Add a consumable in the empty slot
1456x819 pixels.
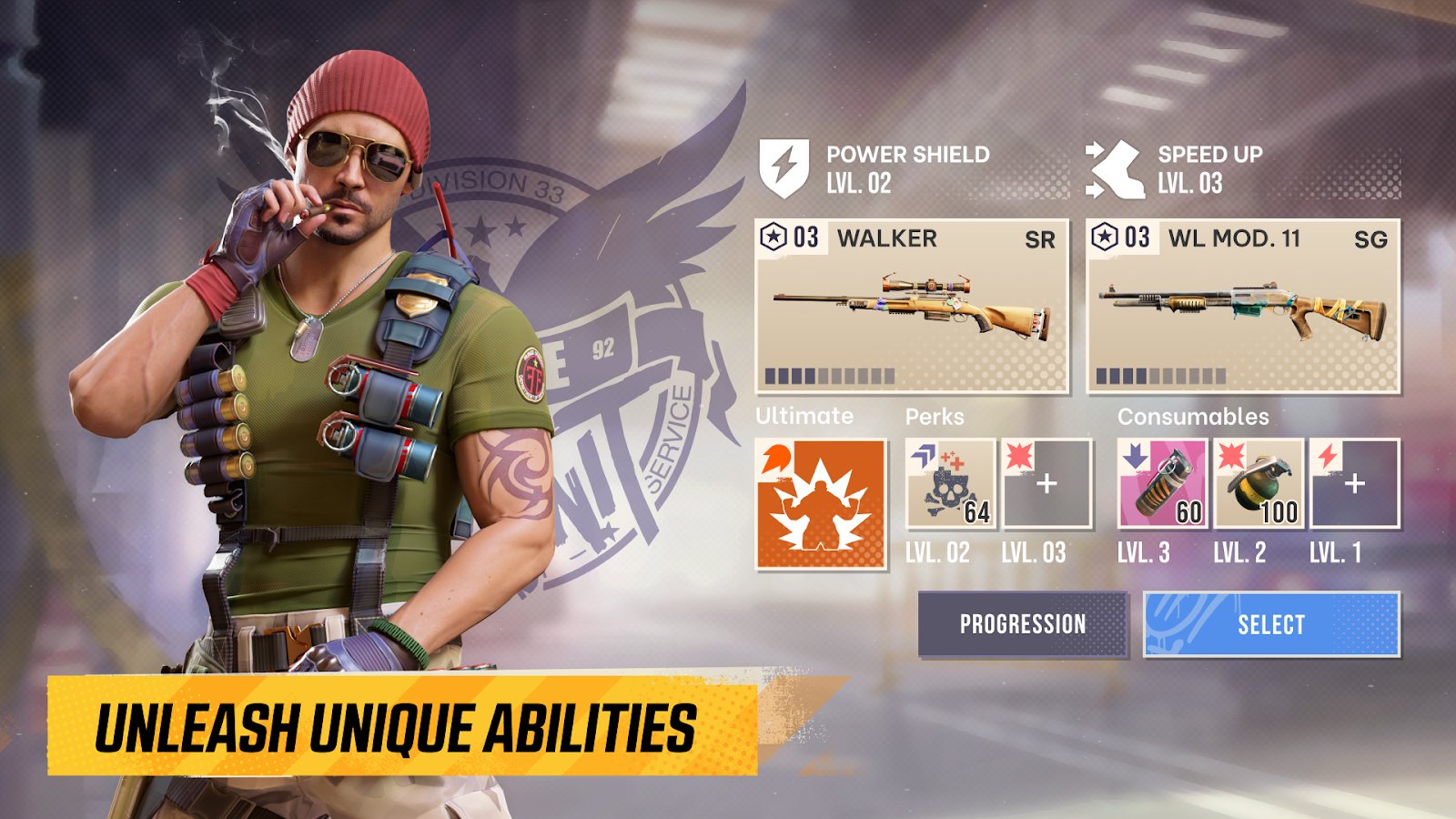1354,484
